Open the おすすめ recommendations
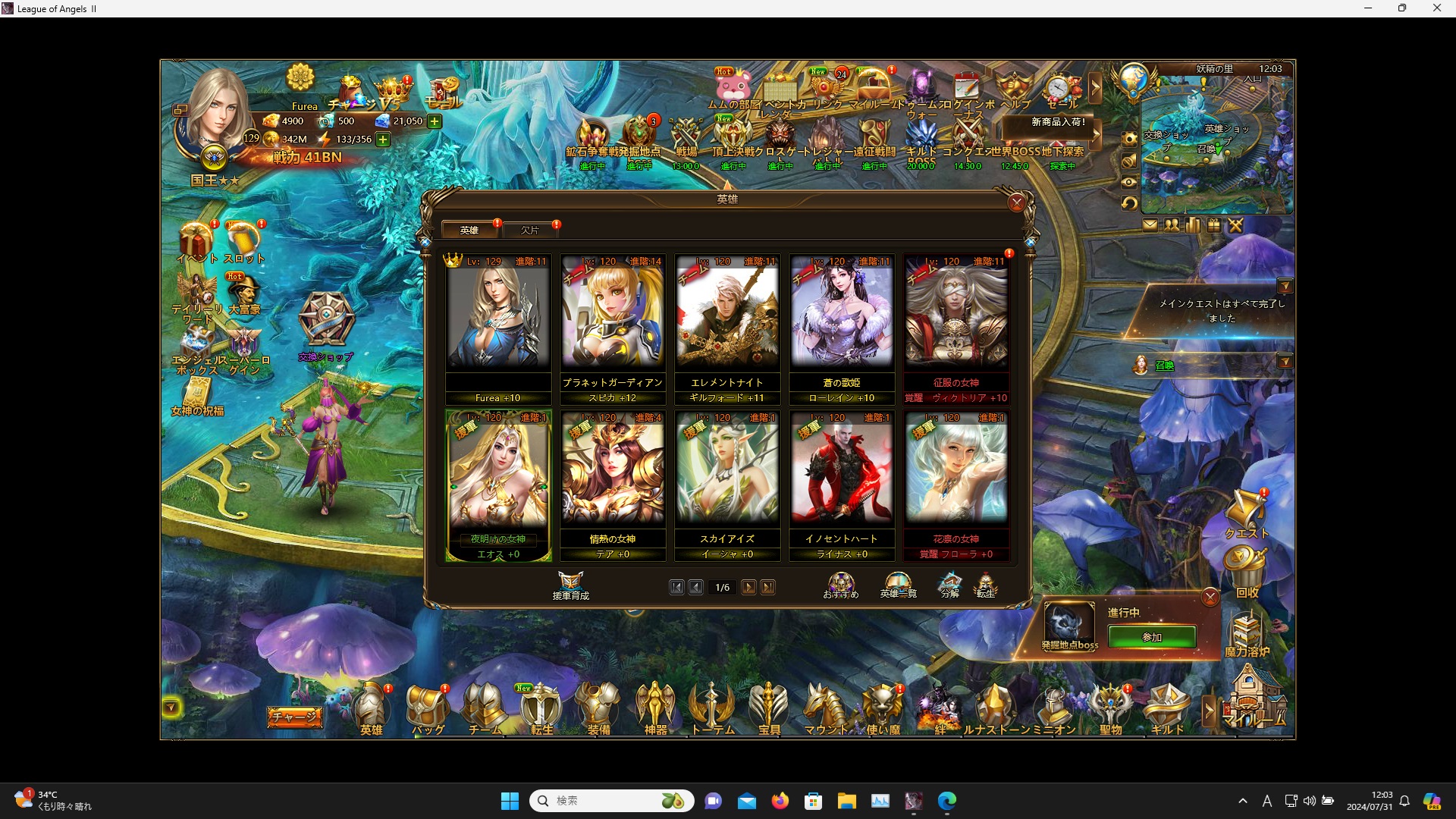This screenshot has height=819, width=1456. tap(841, 585)
